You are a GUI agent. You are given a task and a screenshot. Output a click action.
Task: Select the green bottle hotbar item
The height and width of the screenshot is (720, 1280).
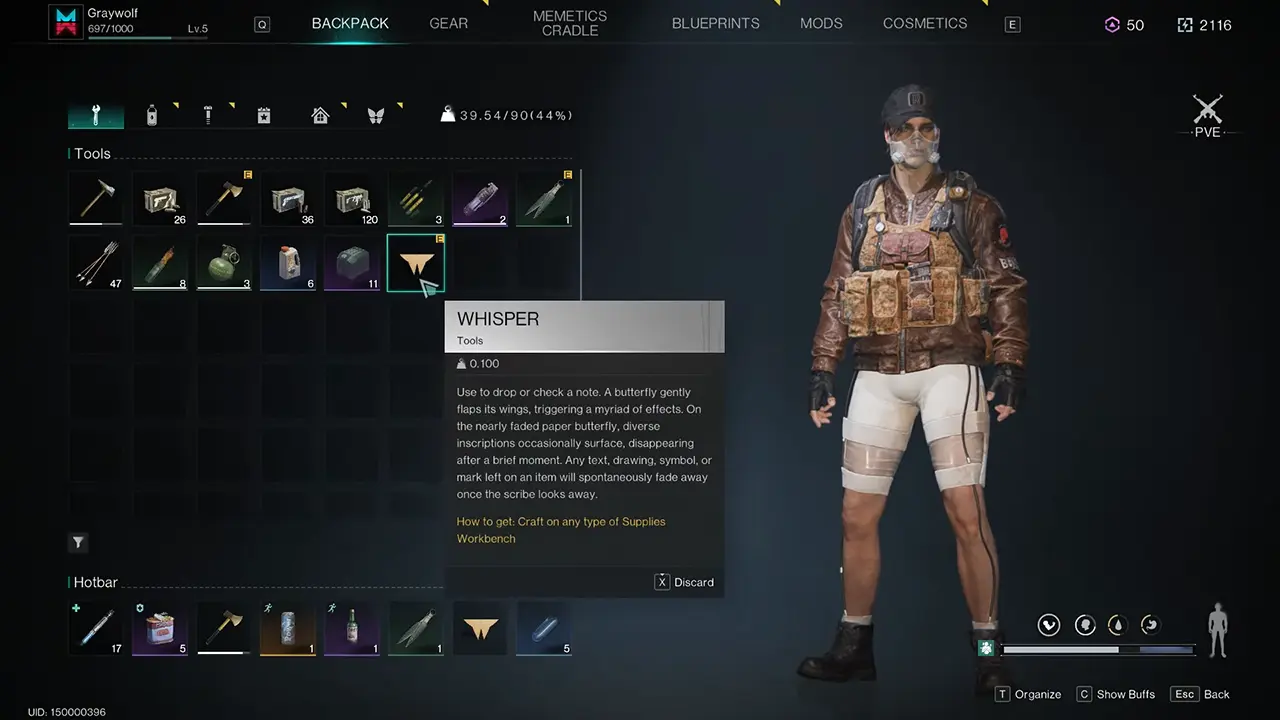tap(352, 629)
